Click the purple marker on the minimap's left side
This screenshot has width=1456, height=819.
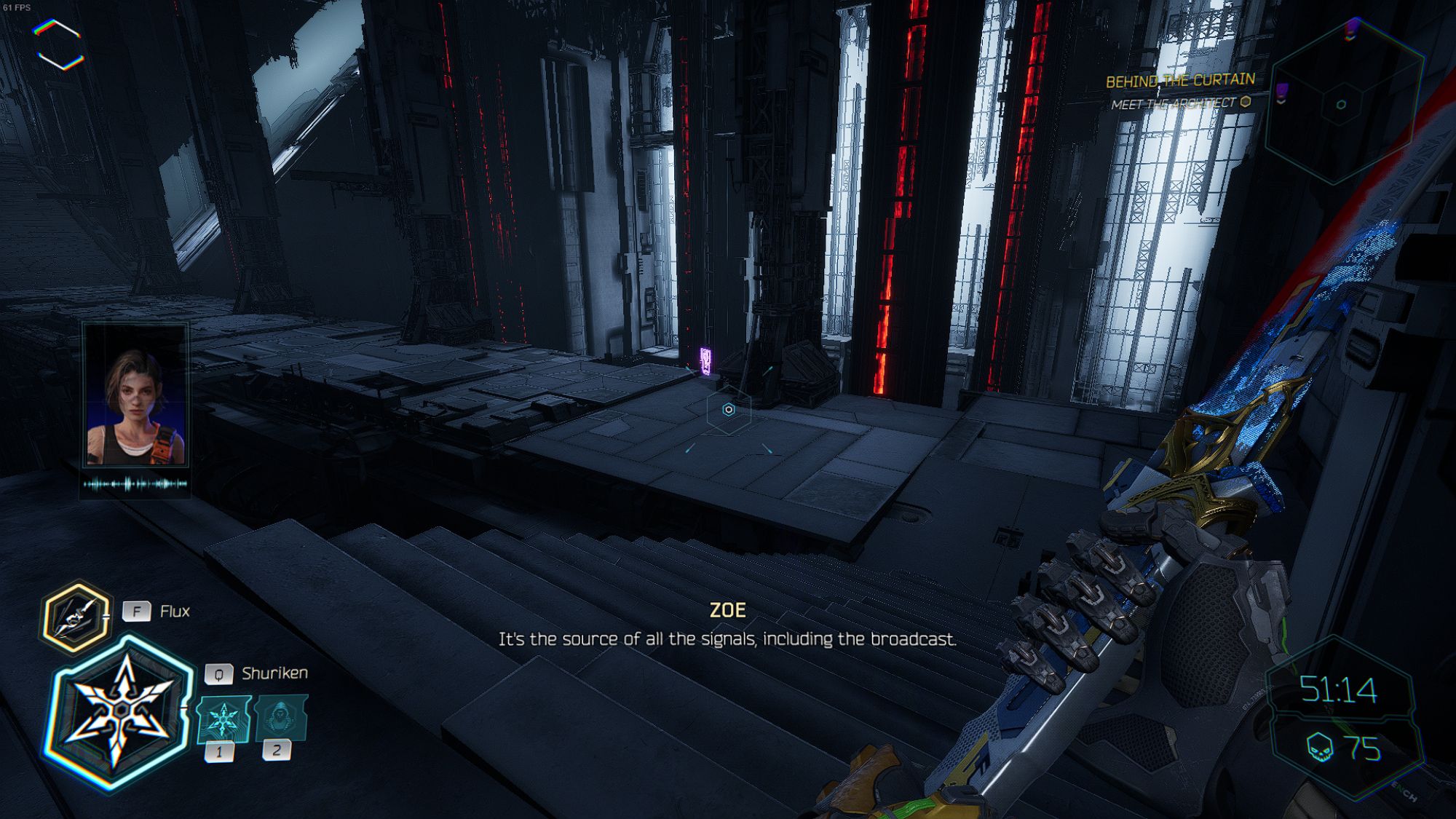click(1282, 90)
